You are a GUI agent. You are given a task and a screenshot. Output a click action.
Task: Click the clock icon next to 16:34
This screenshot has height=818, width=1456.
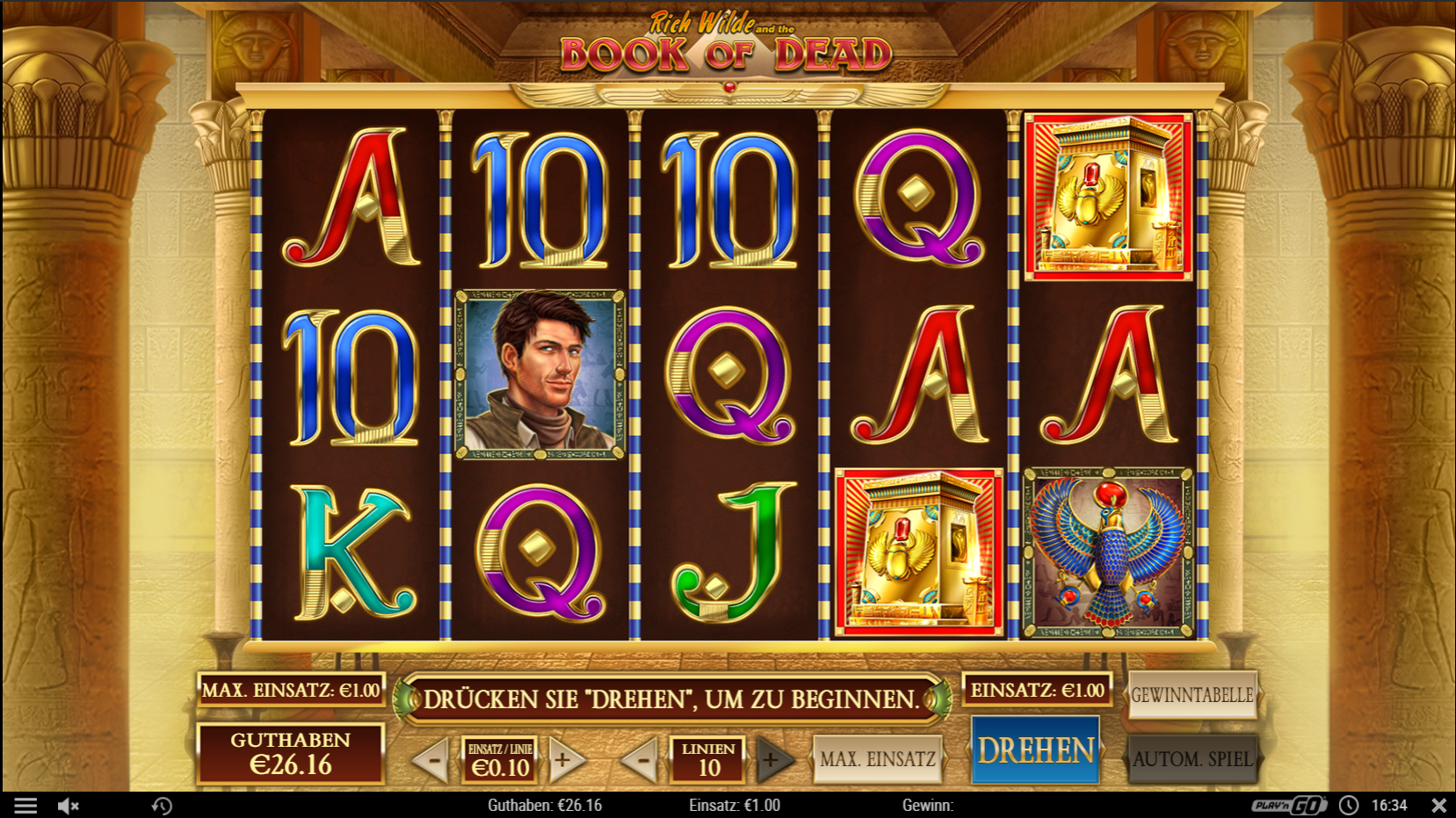(x=1347, y=805)
